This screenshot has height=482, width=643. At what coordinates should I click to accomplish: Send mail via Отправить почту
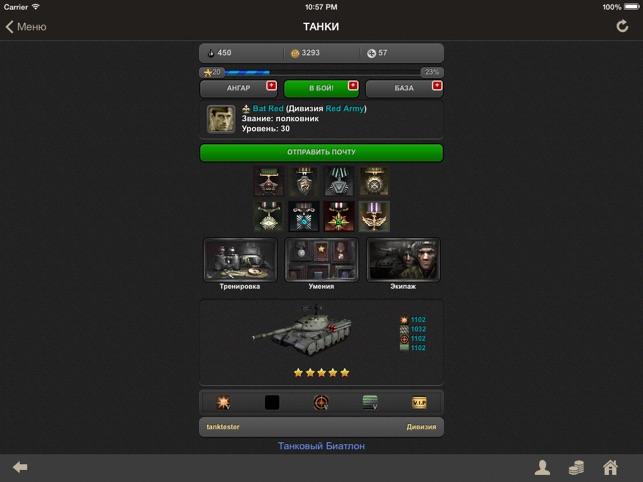coord(321,153)
